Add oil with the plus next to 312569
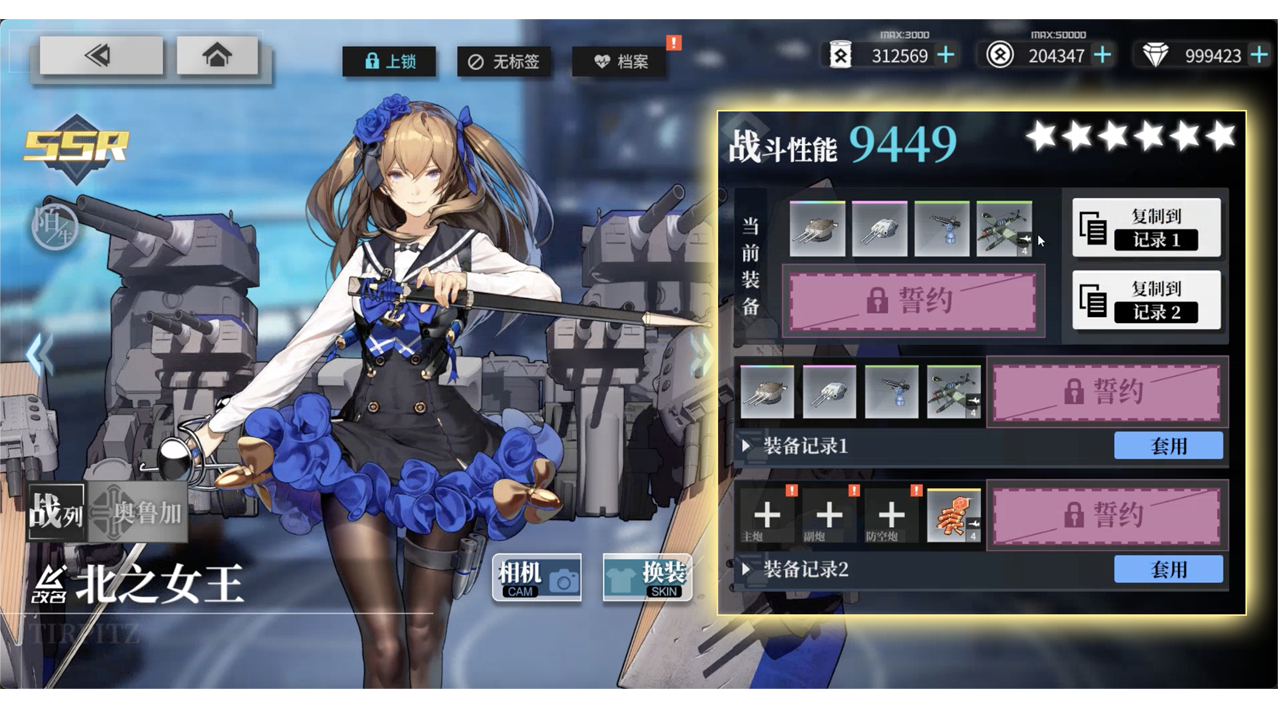This screenshot has width=1280, height=720. pos(945,56)
